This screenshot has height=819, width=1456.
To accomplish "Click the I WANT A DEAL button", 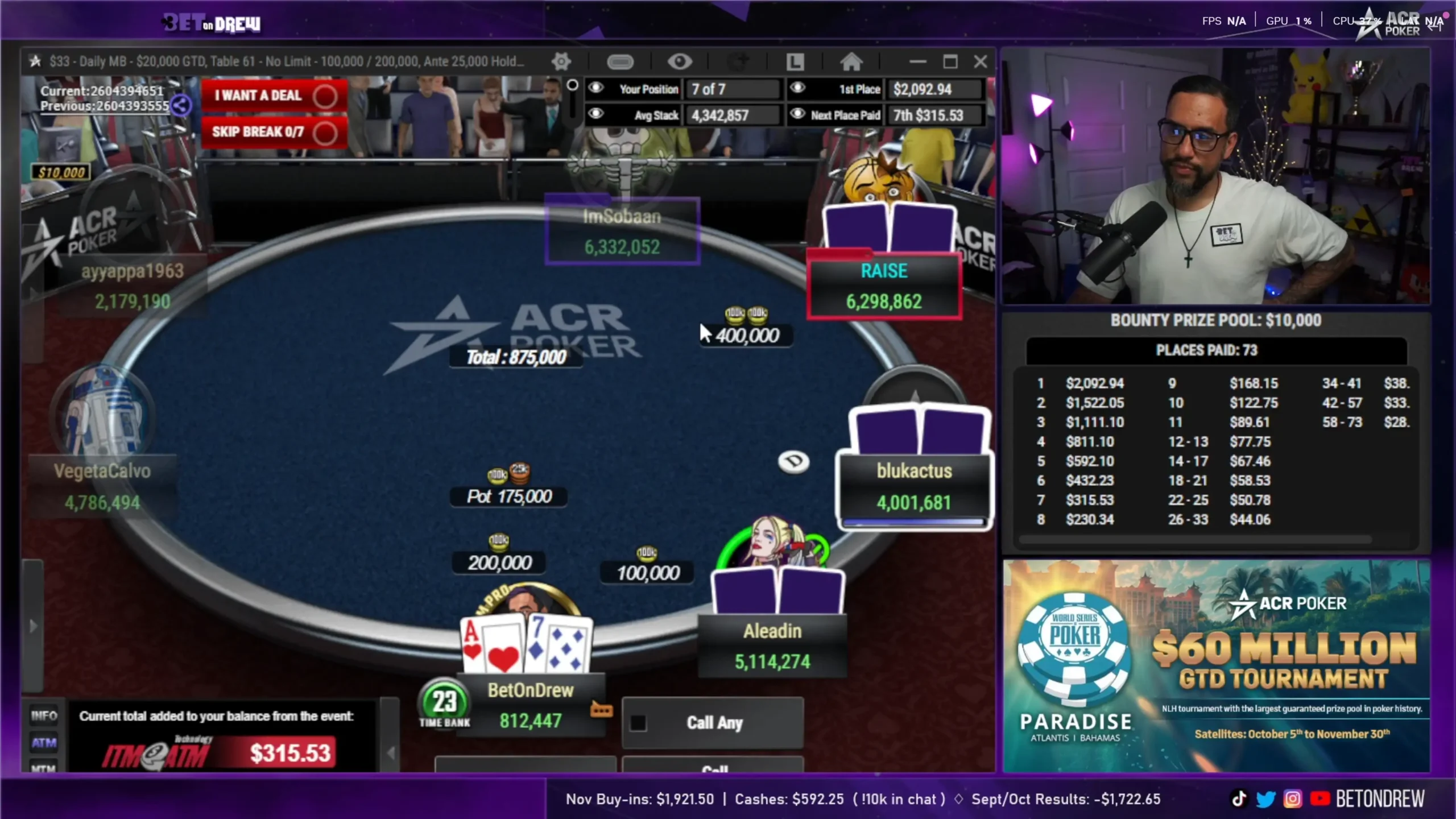I will tap(274, 96).
